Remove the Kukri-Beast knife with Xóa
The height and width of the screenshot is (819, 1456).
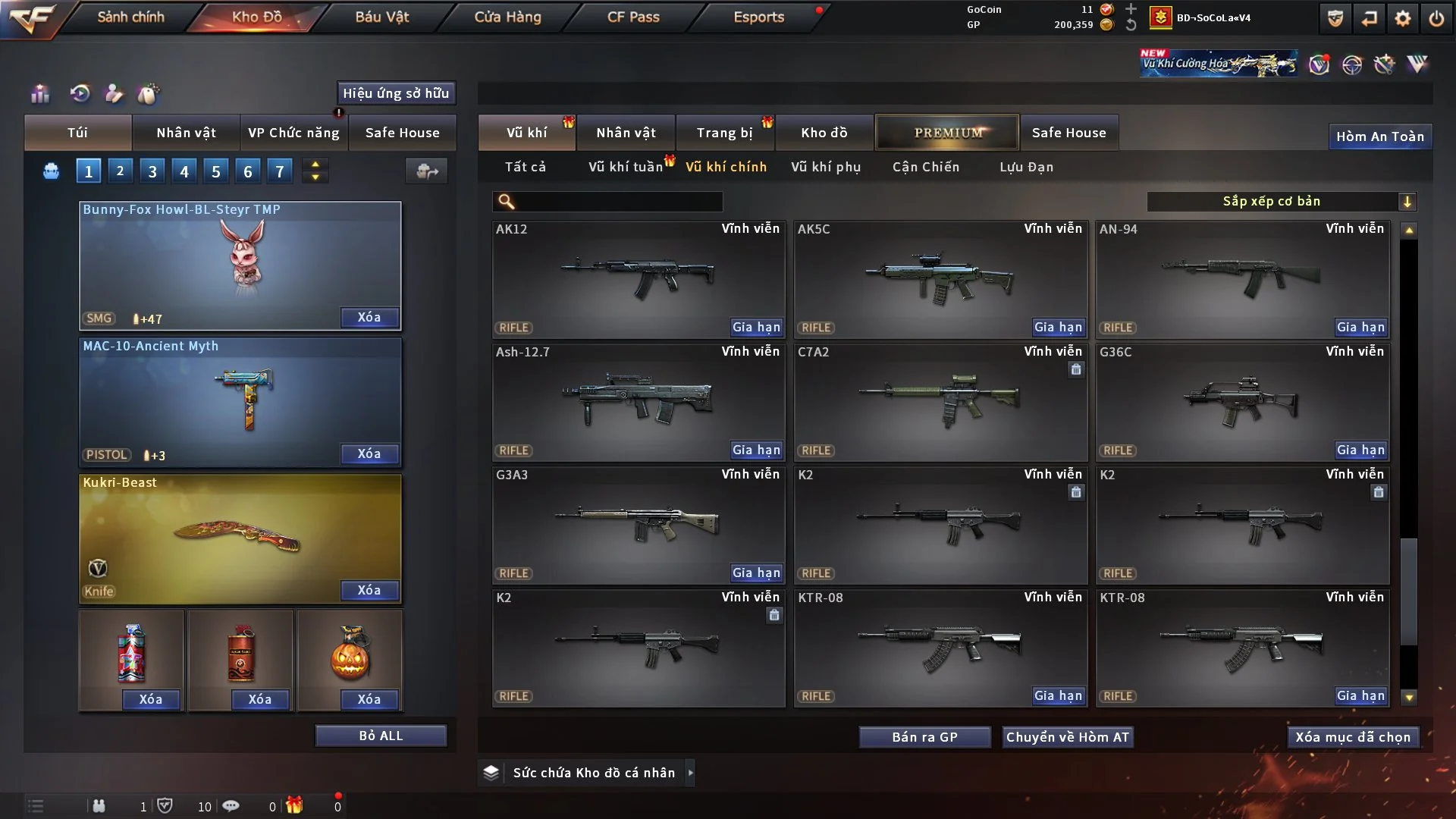pos(369,591)
